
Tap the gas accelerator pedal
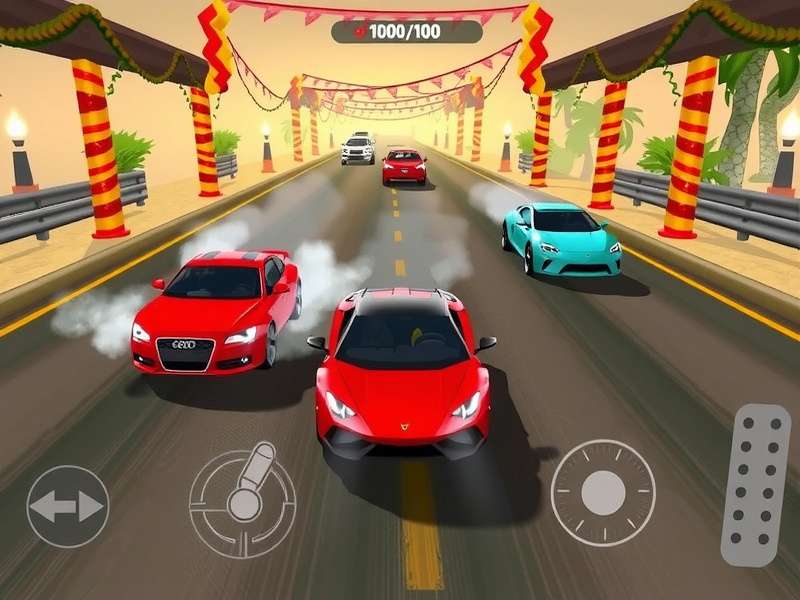click(756, 485)
